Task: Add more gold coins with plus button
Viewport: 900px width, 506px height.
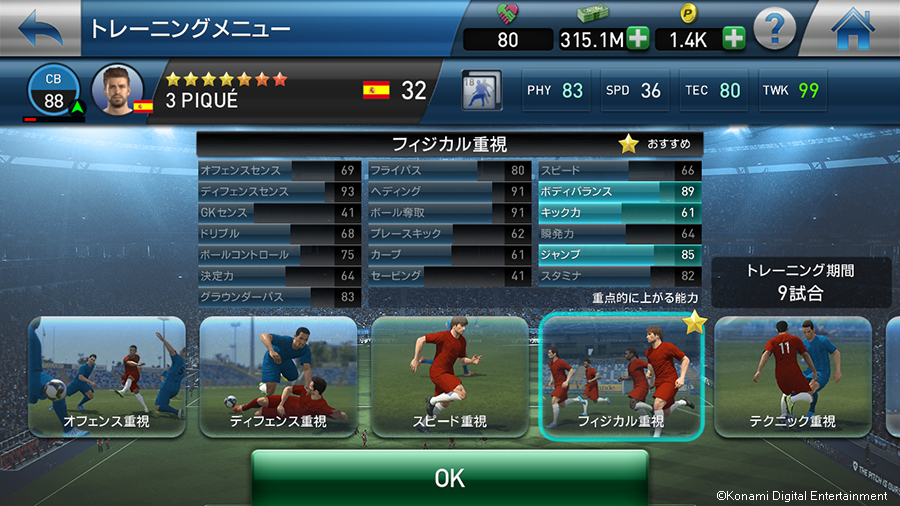Action: (734, 40)
